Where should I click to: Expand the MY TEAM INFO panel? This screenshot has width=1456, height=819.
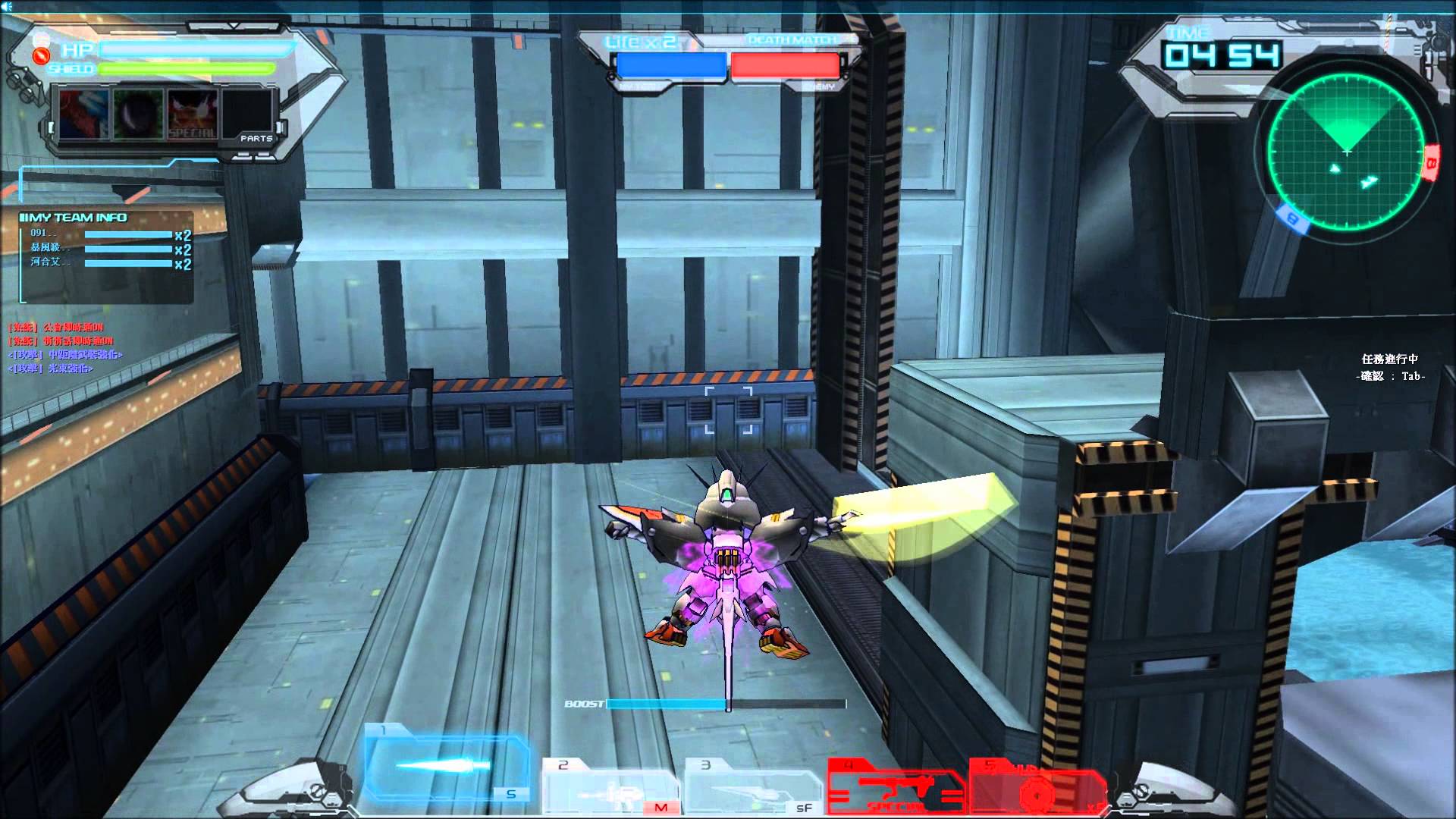(x=74, y=216)
